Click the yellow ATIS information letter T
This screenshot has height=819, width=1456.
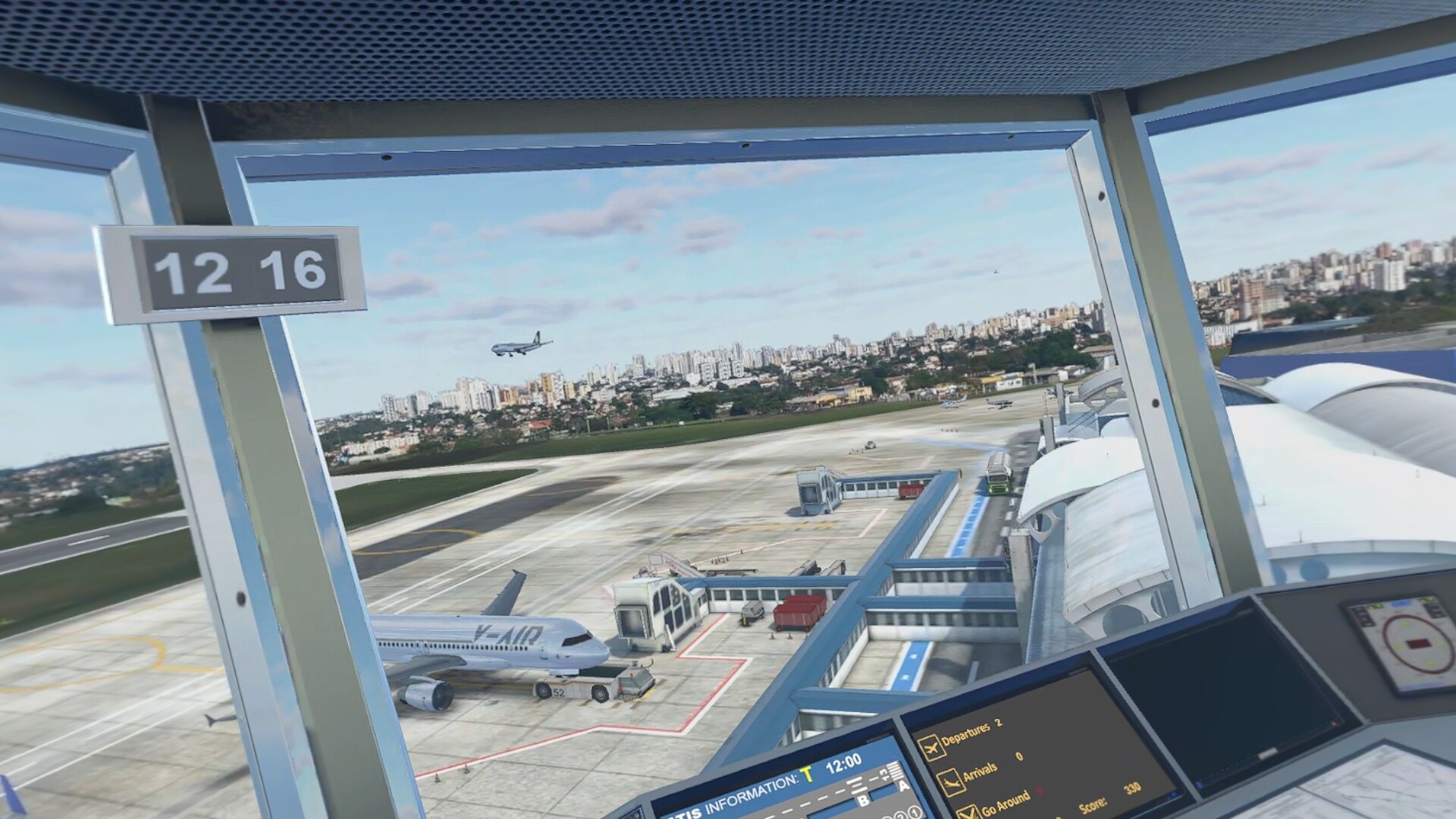coord(806,773)
